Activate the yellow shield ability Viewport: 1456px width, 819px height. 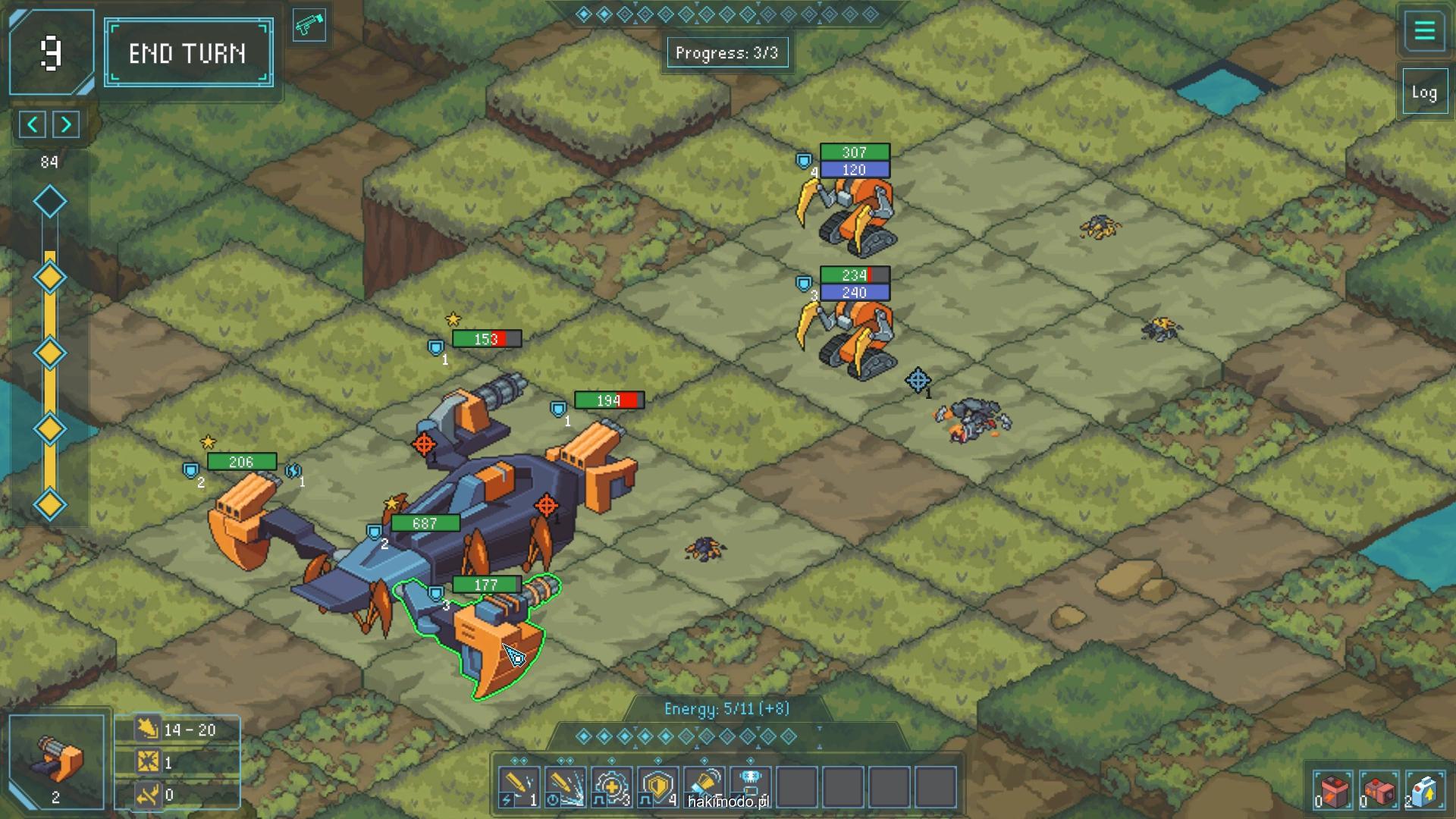(657, 787)
